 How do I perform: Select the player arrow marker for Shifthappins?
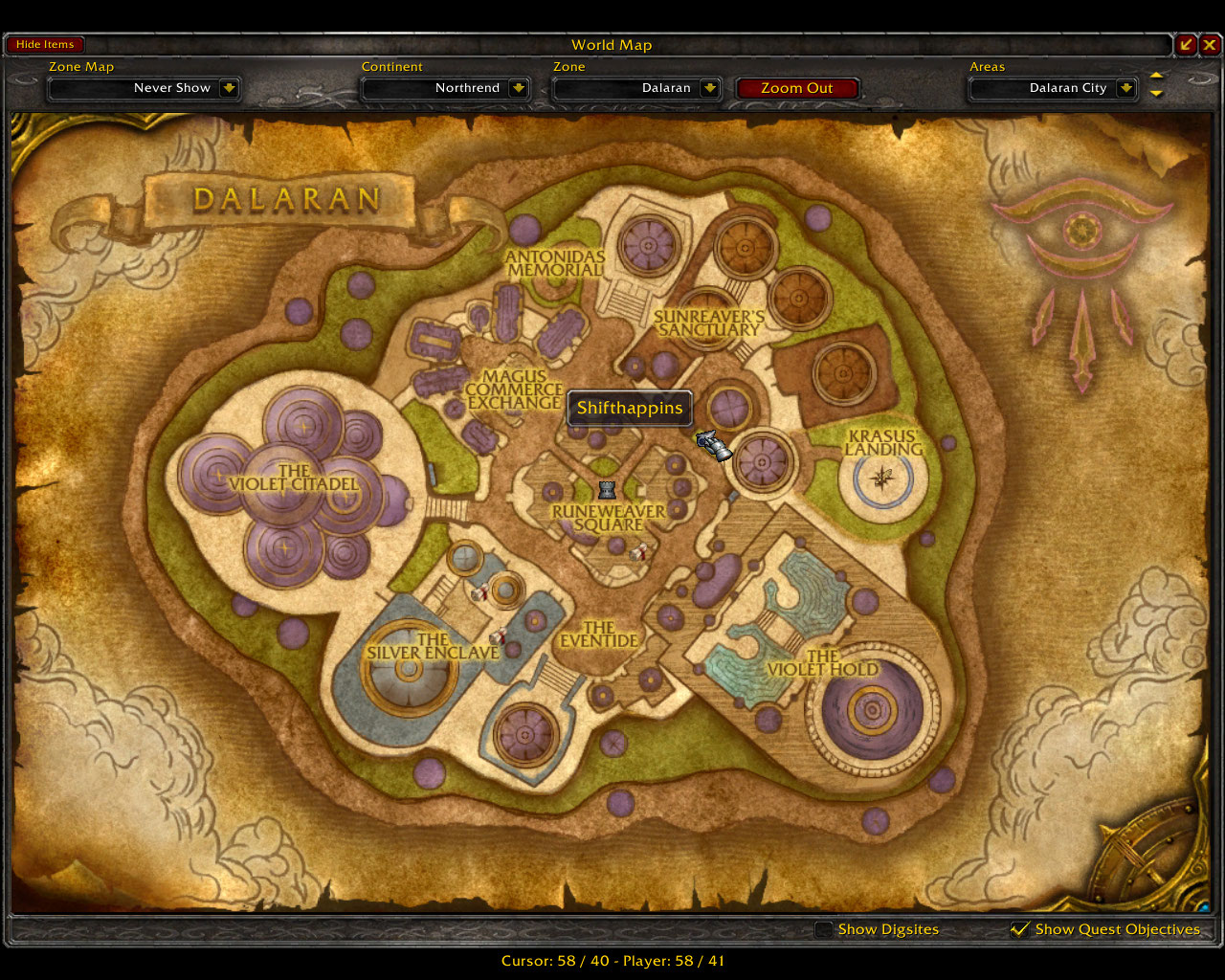coord(713,445)
